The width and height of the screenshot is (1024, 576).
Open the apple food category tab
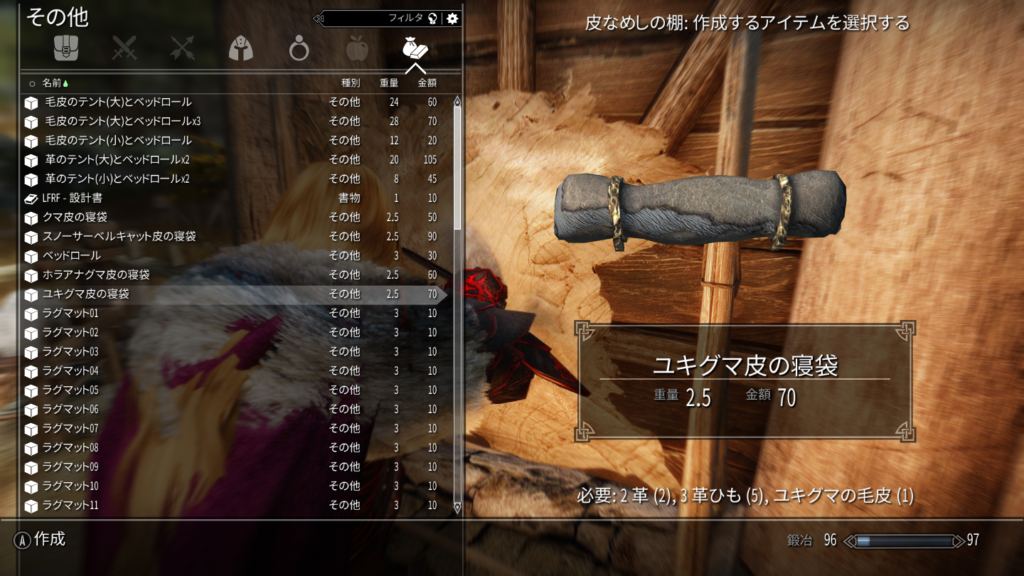[356, 48]
